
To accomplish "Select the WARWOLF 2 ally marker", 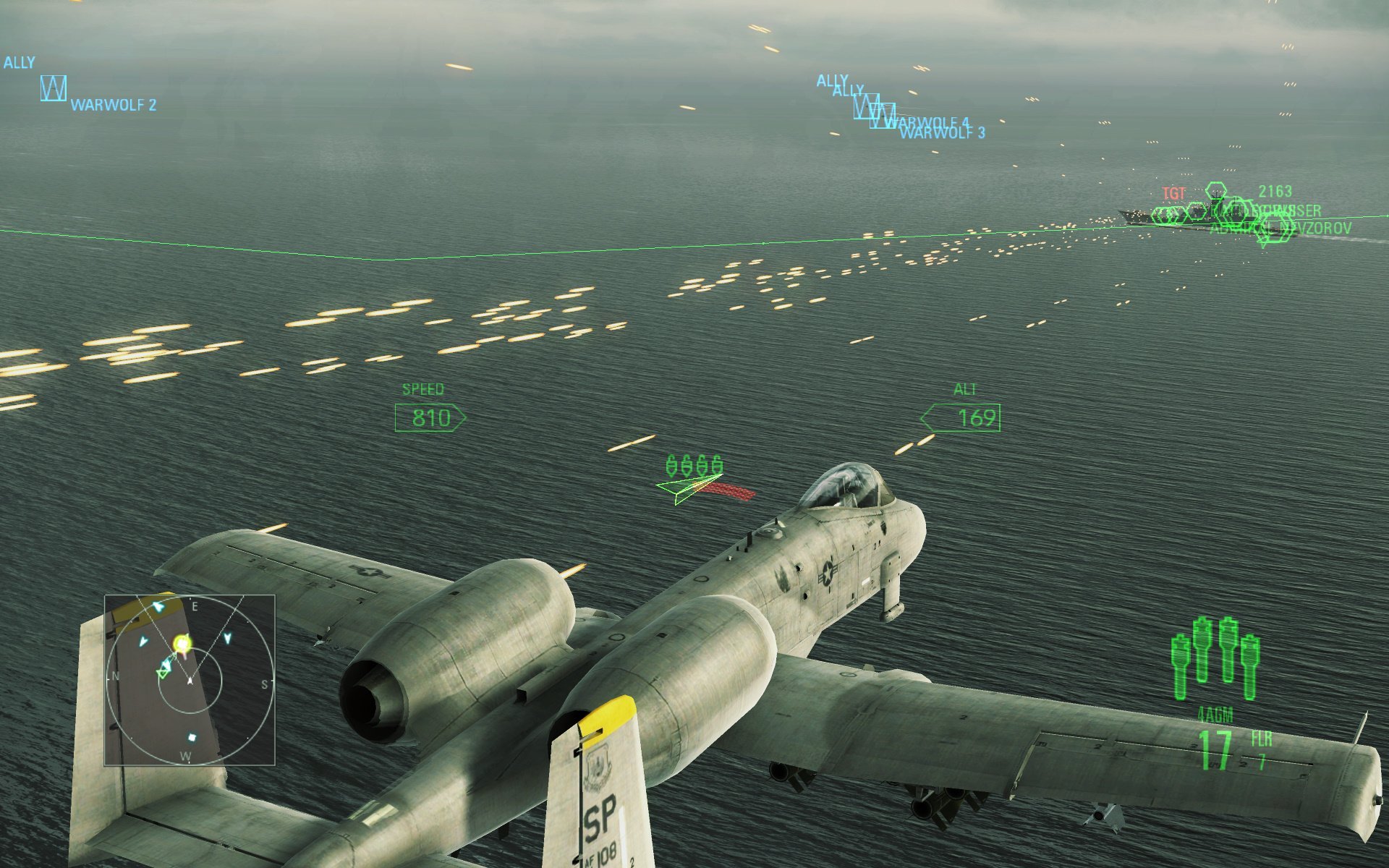I will [54, 88].
